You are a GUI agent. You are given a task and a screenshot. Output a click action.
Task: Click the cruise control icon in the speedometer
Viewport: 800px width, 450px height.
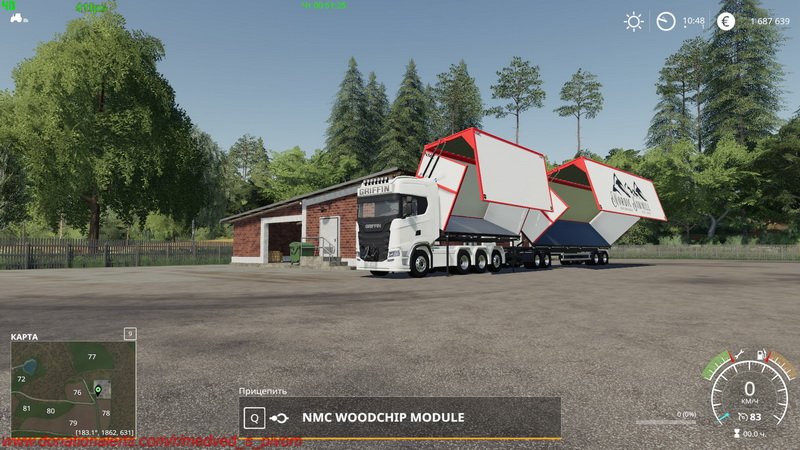point(741,417)
